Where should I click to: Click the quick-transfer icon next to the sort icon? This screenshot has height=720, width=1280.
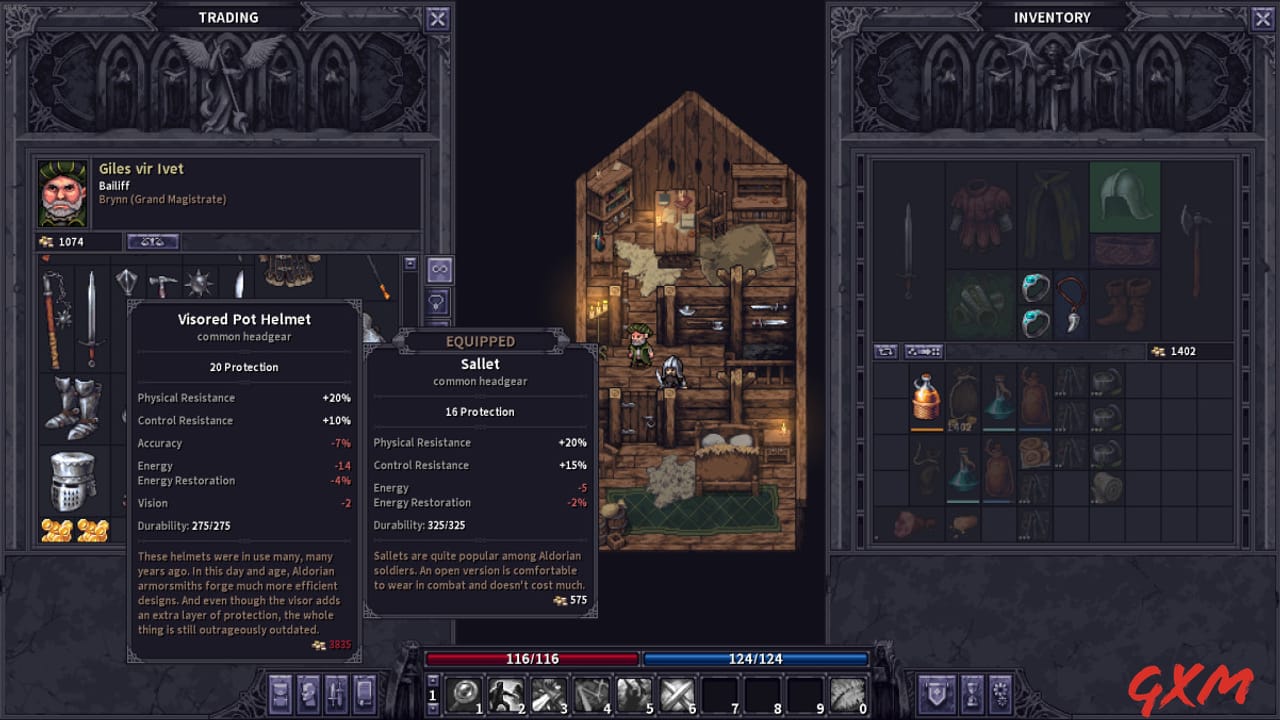(922, 351)
